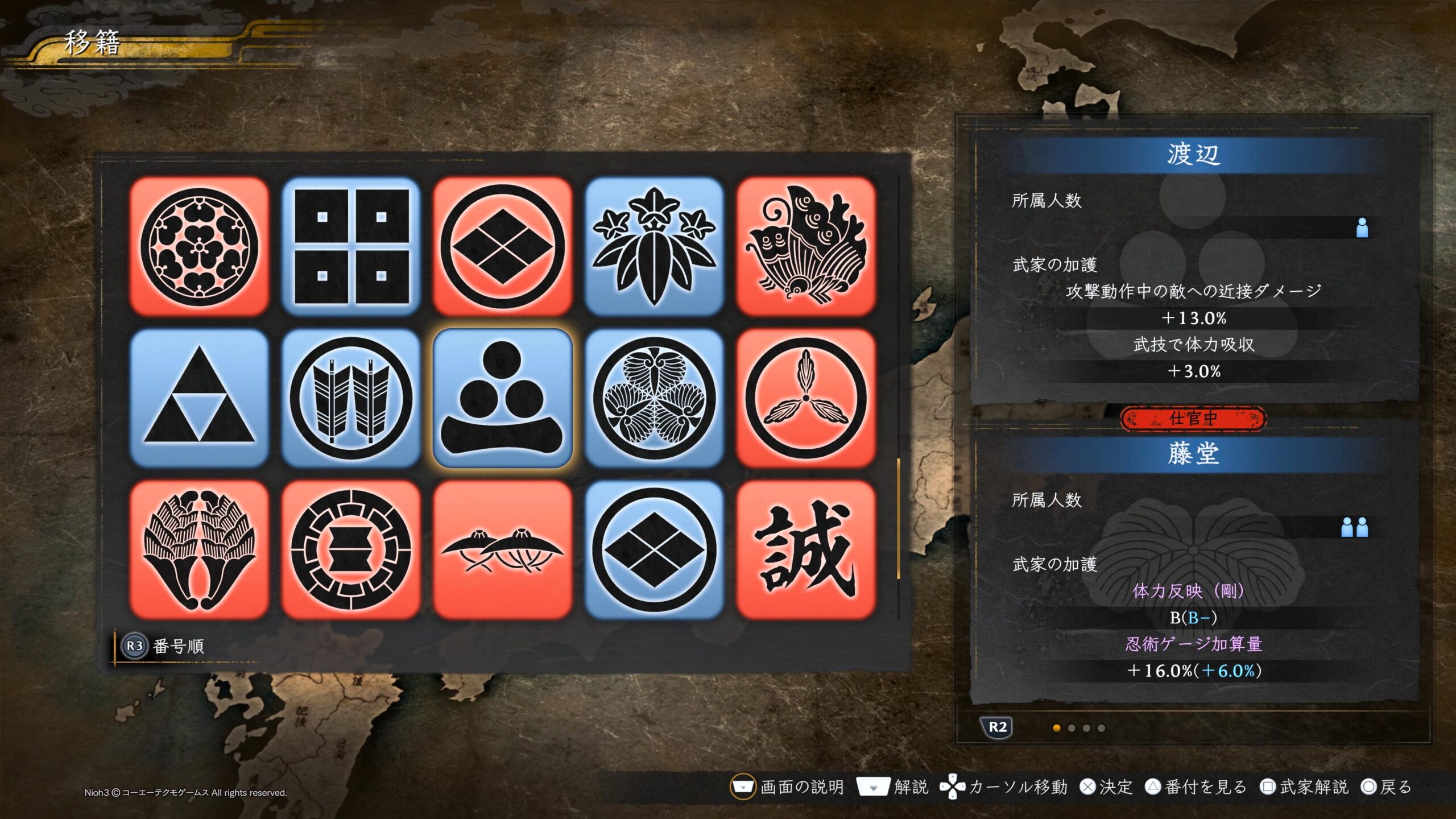The width and height of the screenshot is (1456, 819).
Task: Choose the butterfly clan crest
Action: pyautogui.click(x=806, y=246)
